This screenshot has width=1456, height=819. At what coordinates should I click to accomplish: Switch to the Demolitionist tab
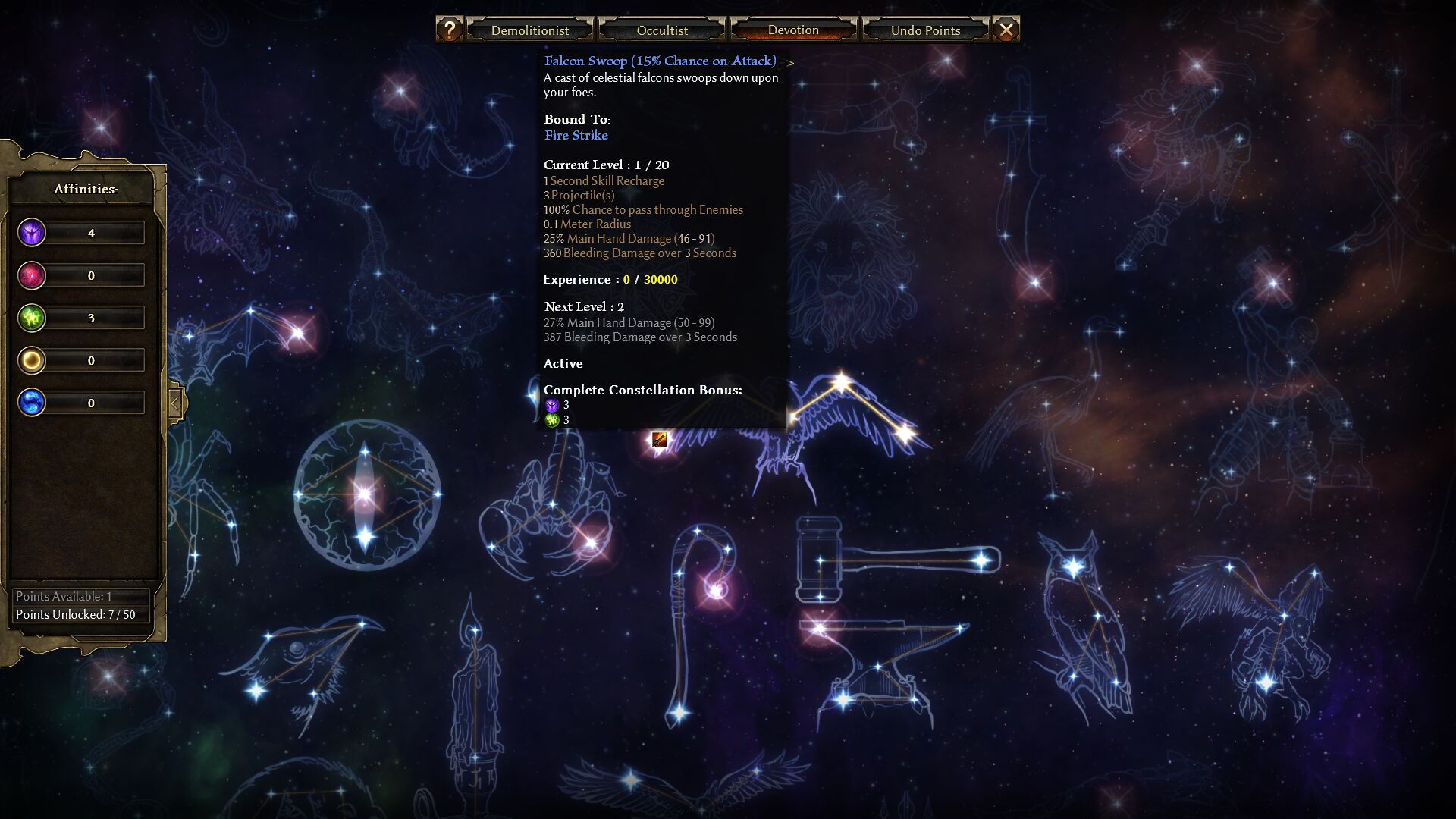point(529,30)
